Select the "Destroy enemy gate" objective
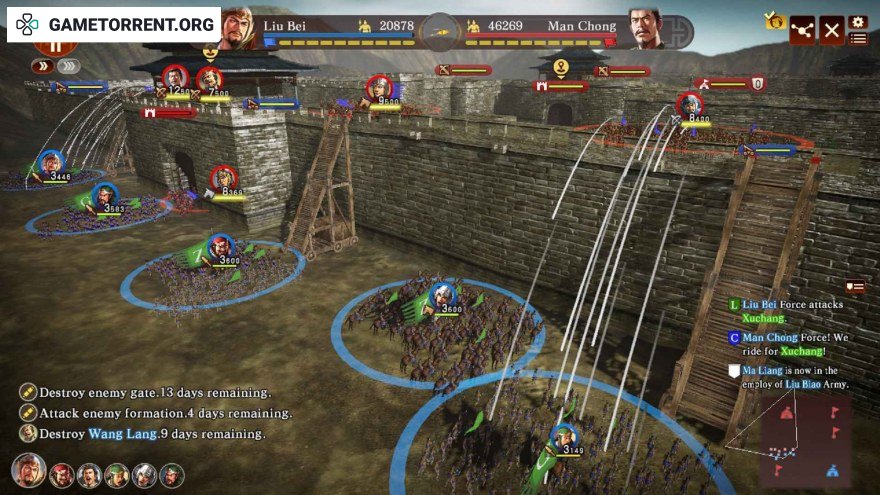Viewport: 880px width, 495px height. click(x=145, y=393)
